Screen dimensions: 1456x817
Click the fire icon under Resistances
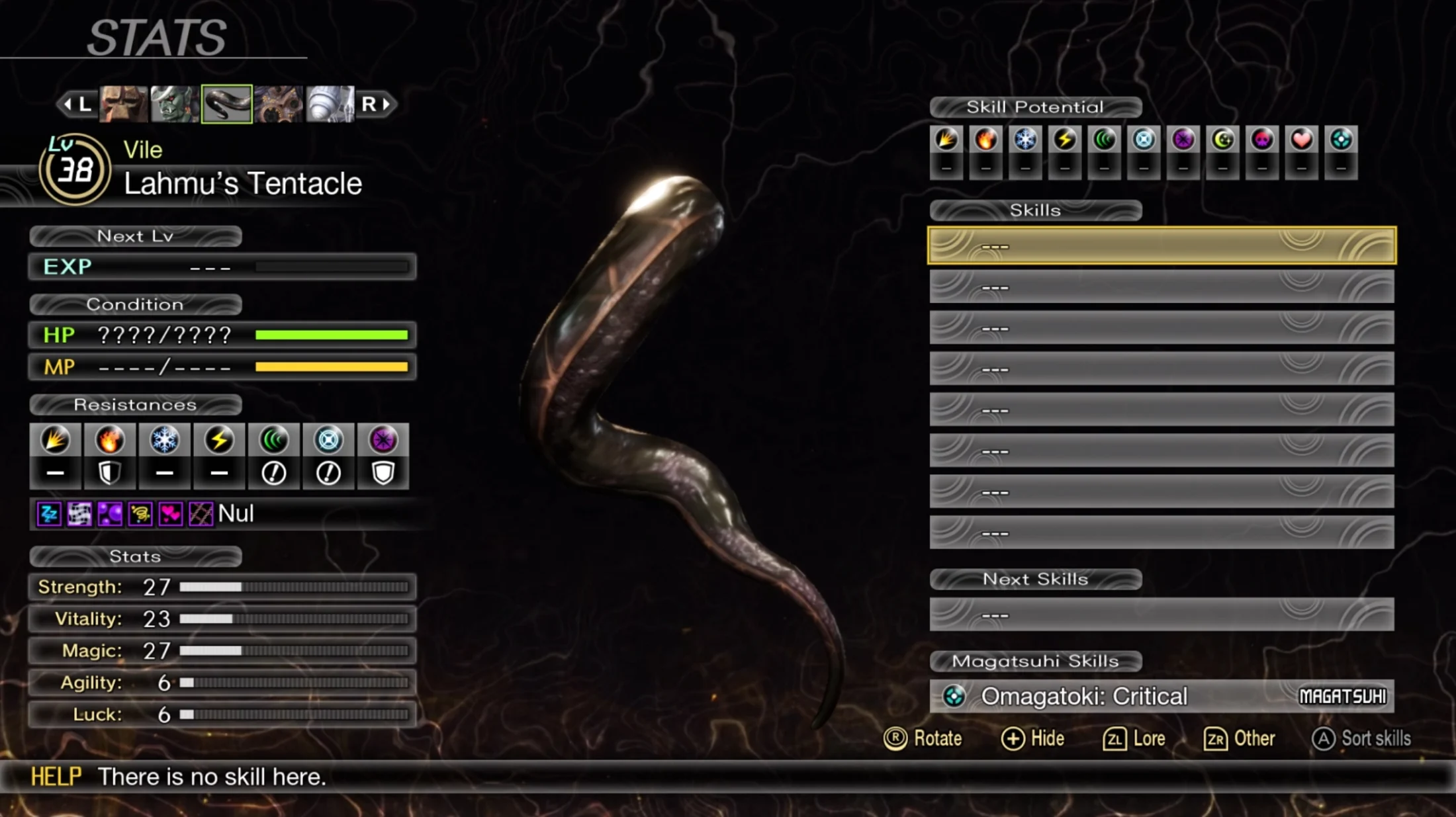coord(110,441)
